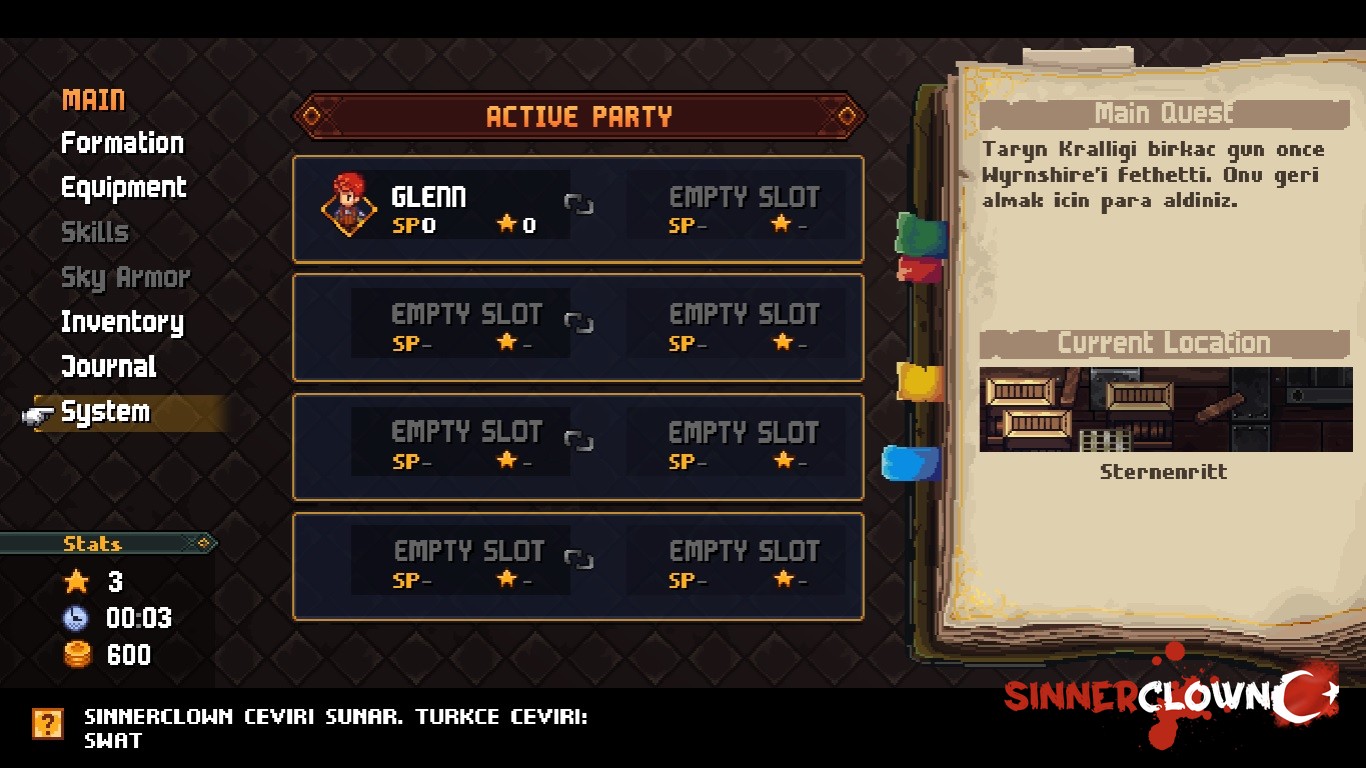
Task: Open the Equipment menu
Action: click(x=123, y=188)
